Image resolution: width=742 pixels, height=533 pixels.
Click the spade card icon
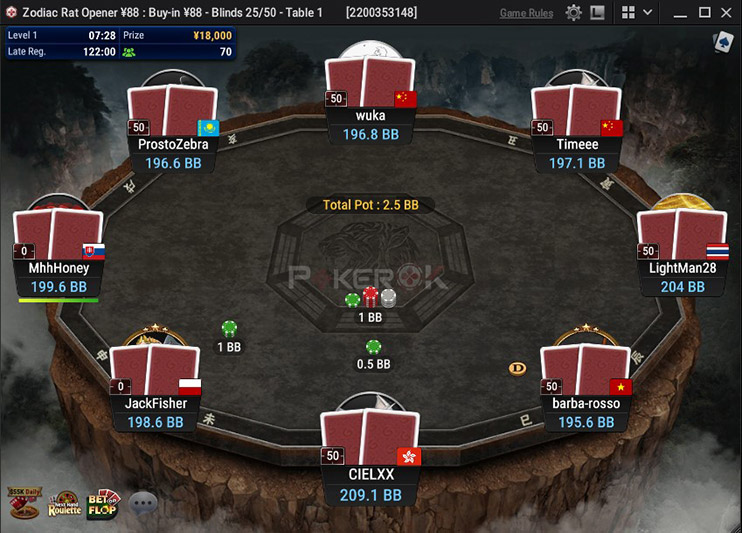pyautogui.click(x=722, y=42)
